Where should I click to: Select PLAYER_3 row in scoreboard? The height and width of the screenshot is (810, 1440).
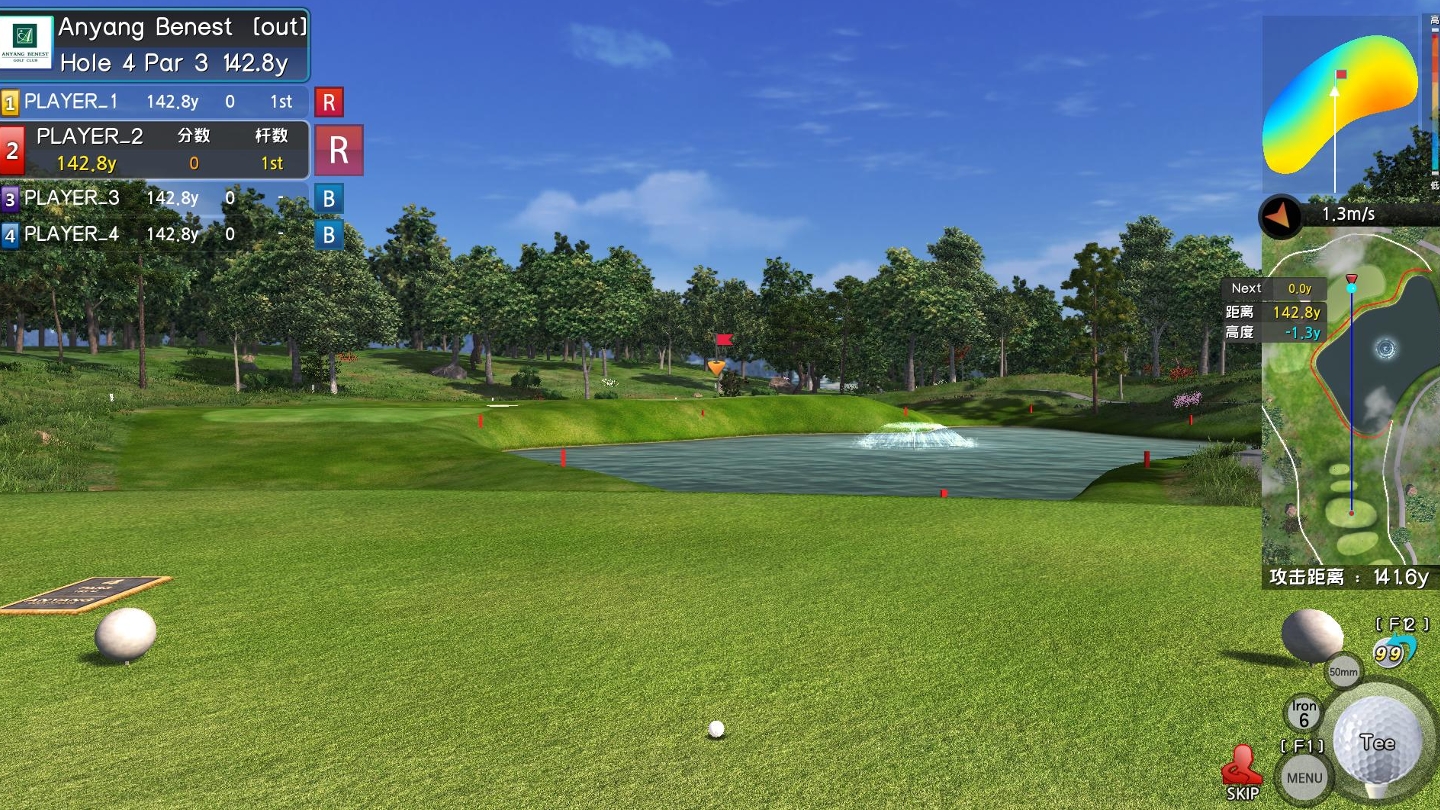(x=155, y=198)
